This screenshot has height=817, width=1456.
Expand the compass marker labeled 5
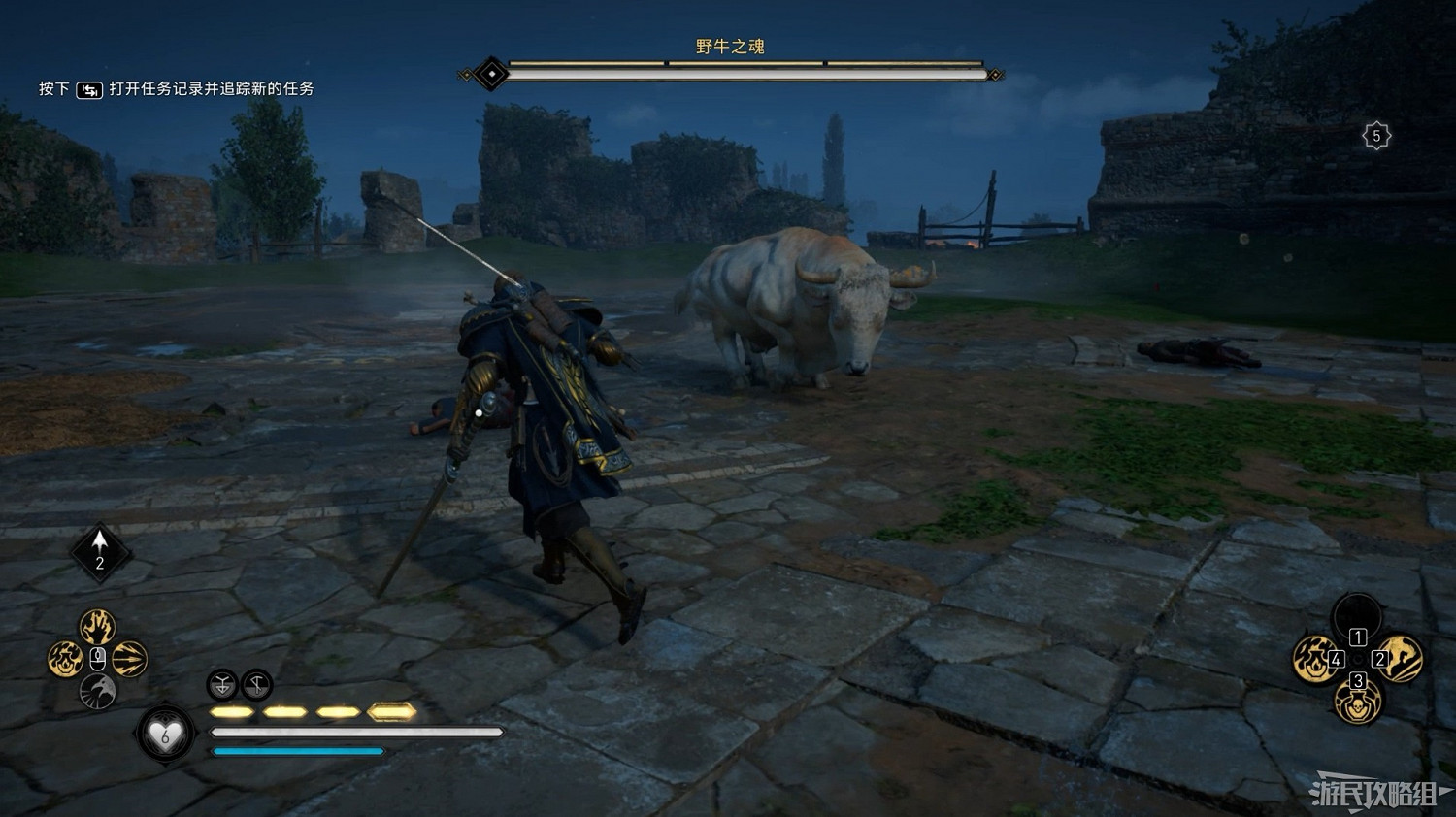coord(1375,135)
